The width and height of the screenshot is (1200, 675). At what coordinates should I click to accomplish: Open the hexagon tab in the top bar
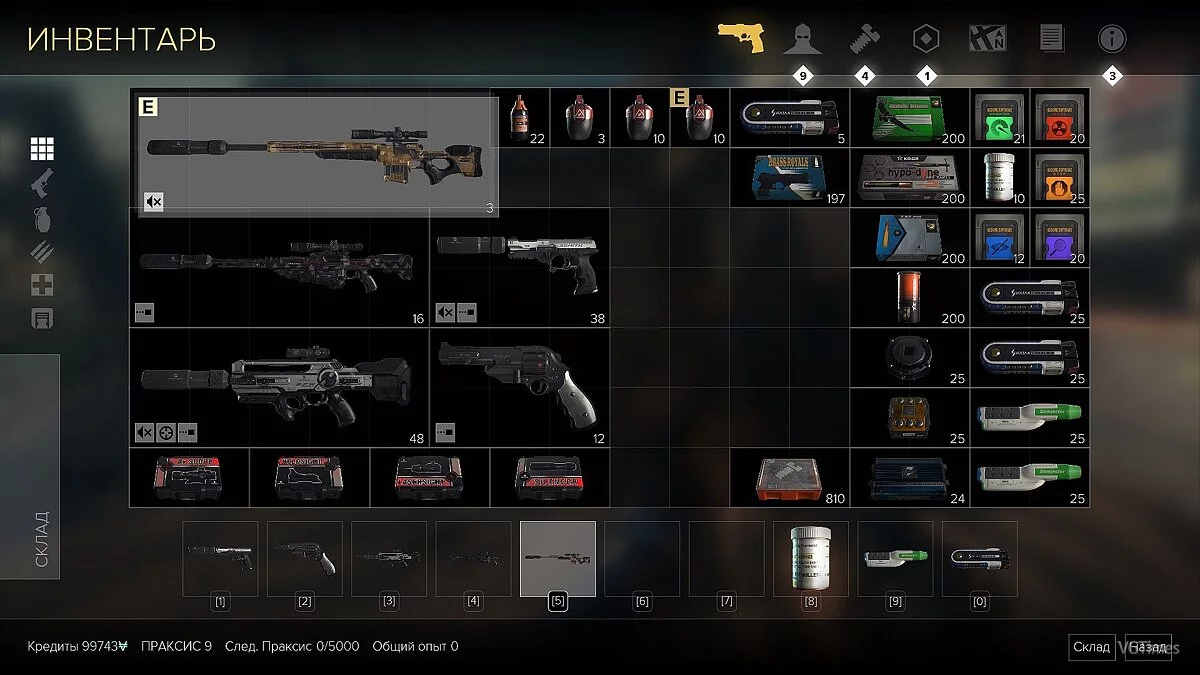click(x=926, y=40)
